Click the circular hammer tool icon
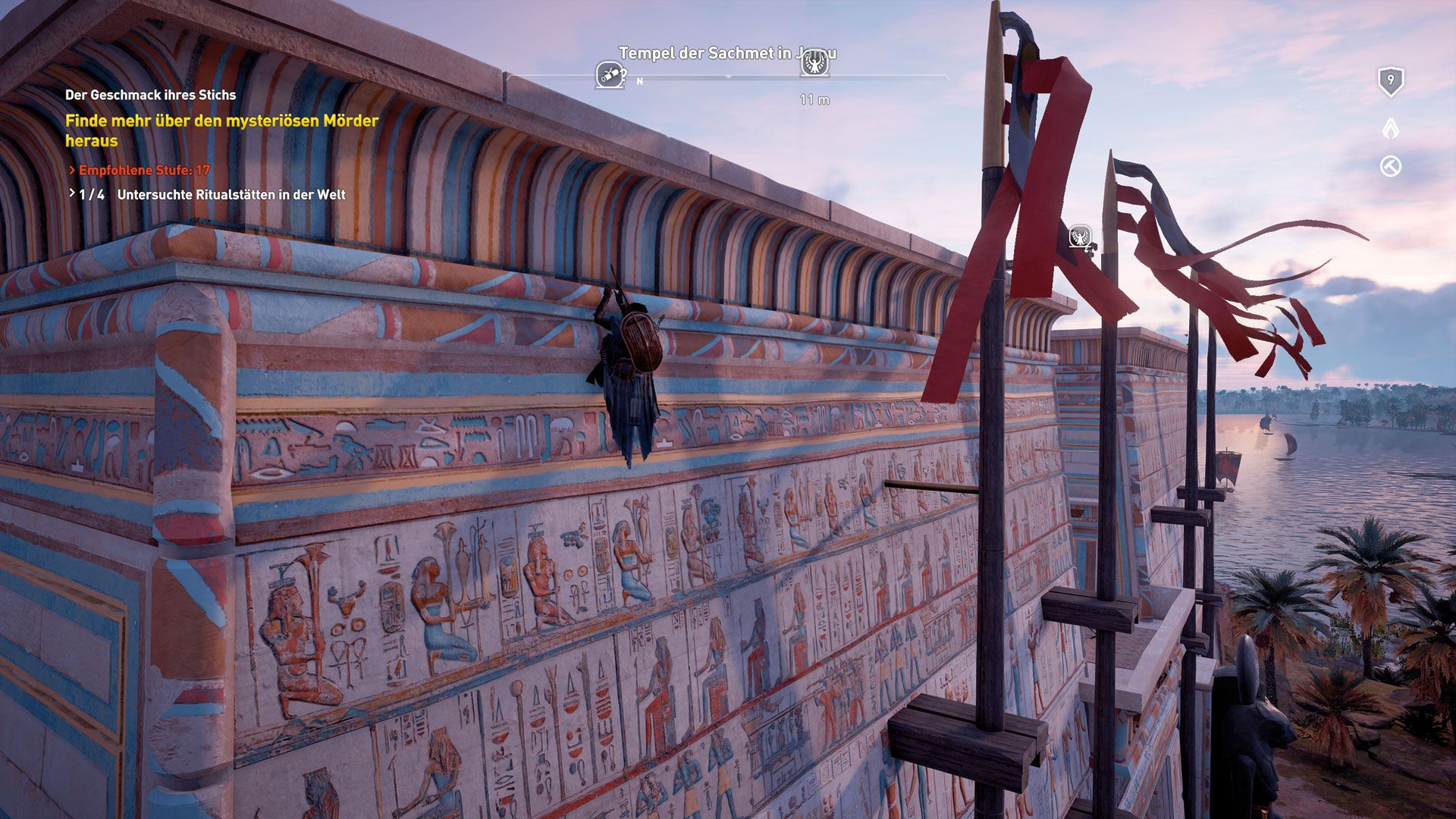The height and width of the screenshot is (819, 1456). (x=1390, y=166)
